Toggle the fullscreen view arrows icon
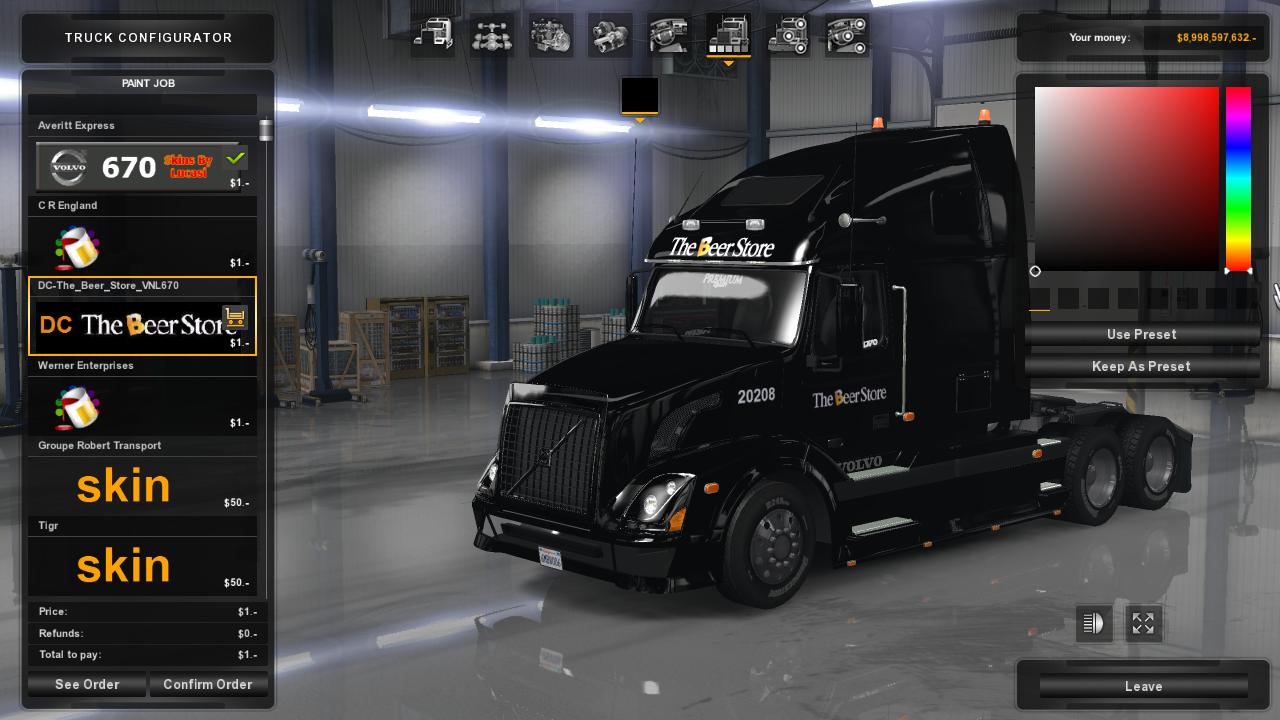 (x=1143, y=624)
